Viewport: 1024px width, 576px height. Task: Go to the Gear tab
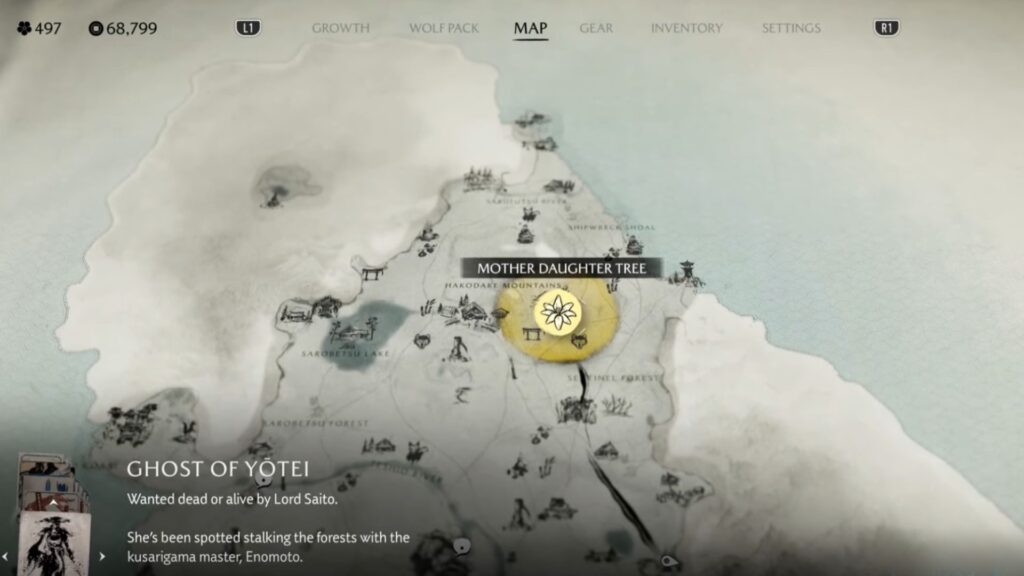pyautogui.click(x=596, y=28)
